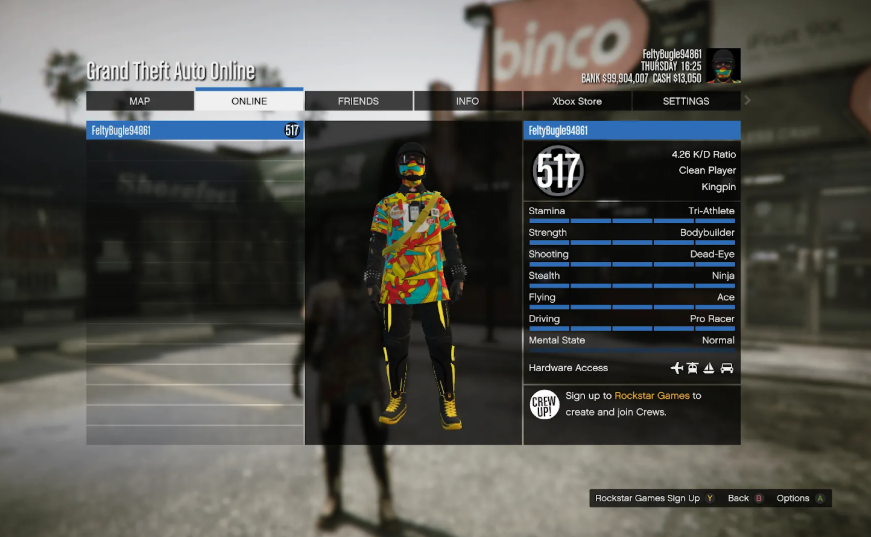Open the Xbox Store tab
This screenshot has height=537, width=871.
(x=577, y=101)
